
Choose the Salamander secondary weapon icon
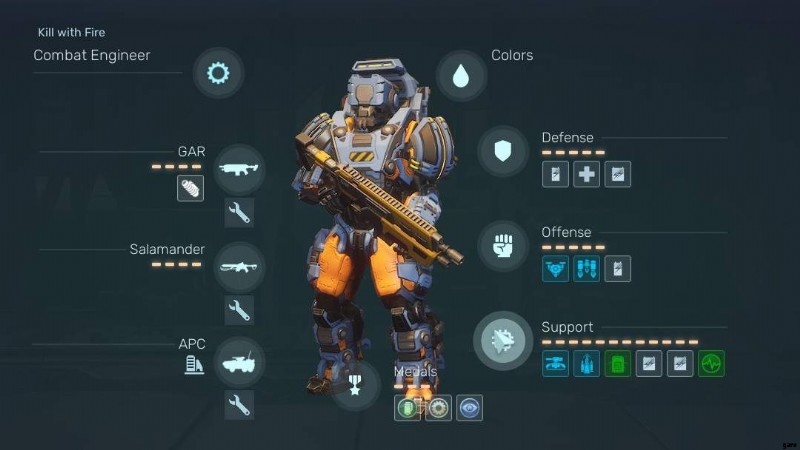coord(239,266)
